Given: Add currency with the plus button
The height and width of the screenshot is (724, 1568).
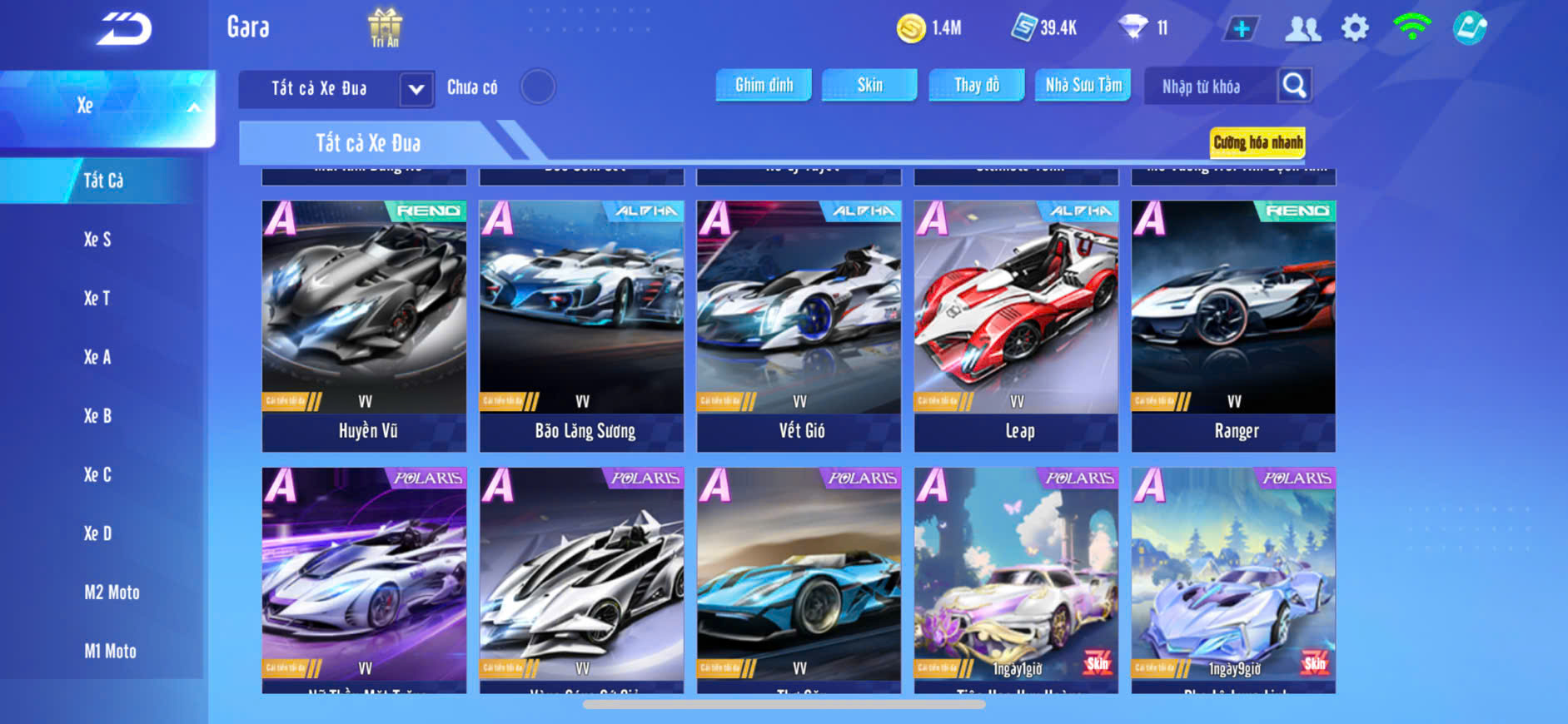Looking at the screenshot, I should [1241, 29].
